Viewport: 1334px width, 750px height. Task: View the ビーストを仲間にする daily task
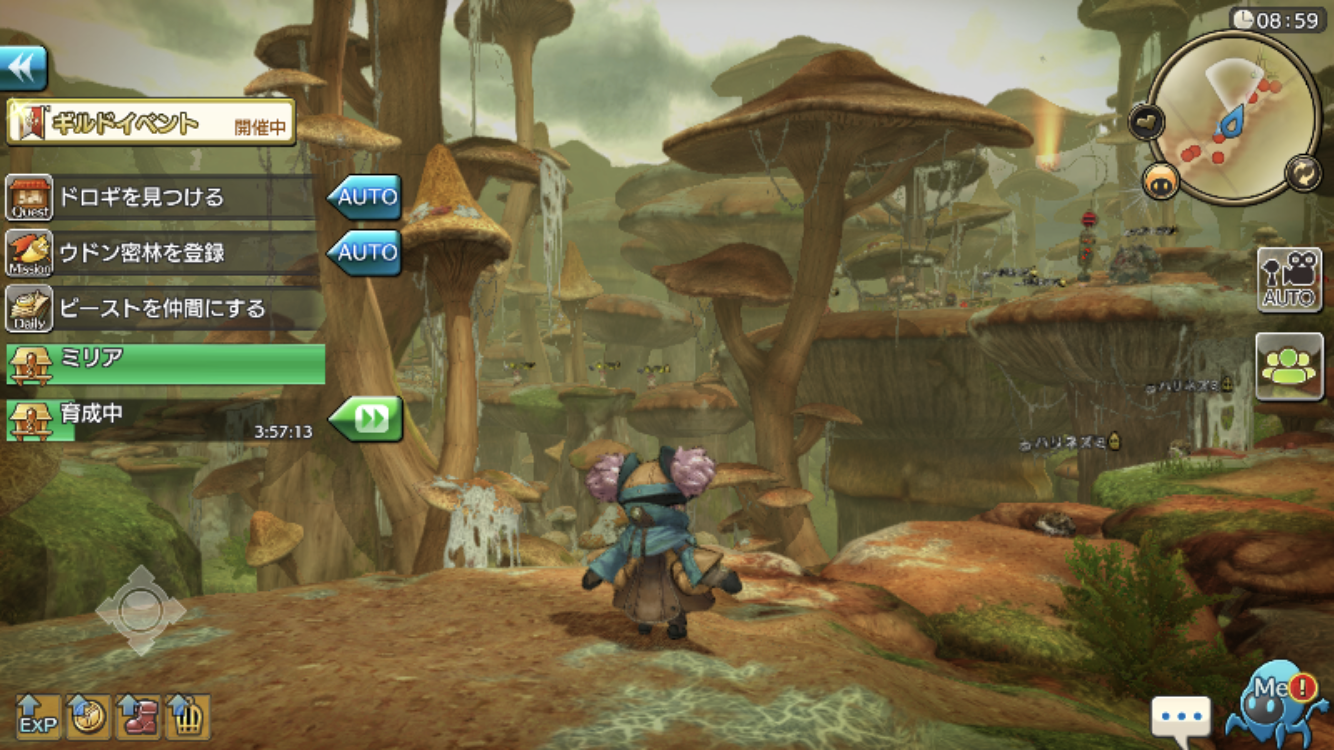pyautogui.click(x=160, y=308)
